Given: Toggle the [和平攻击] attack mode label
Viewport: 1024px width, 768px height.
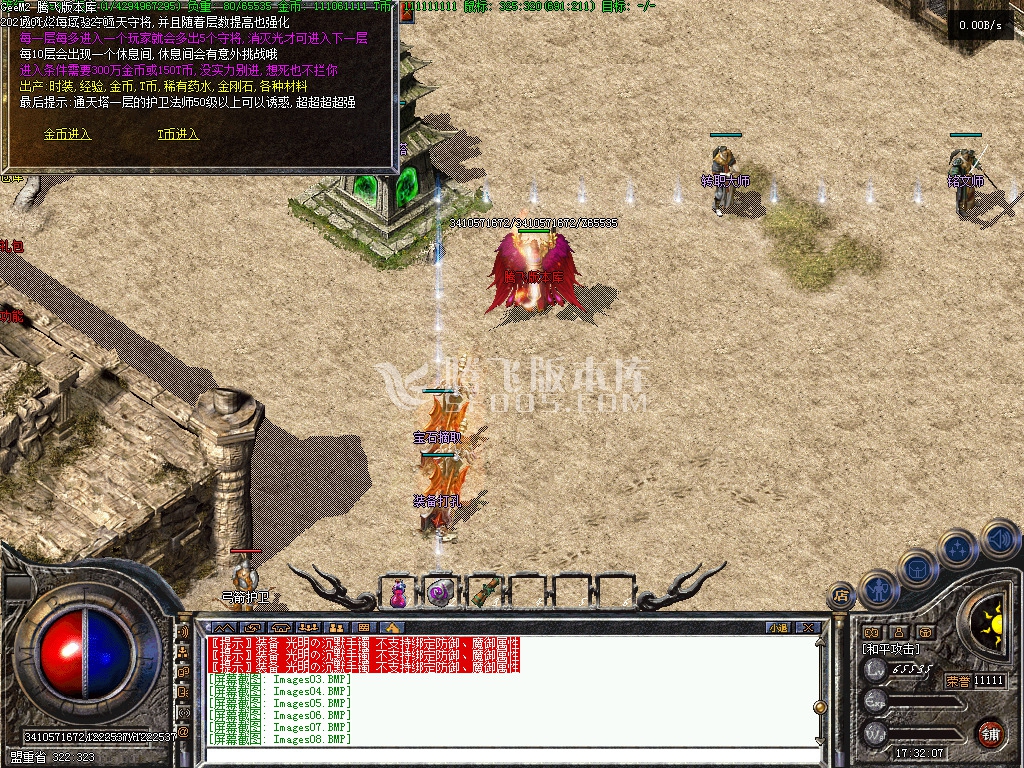Looking at the screenshot, I should [890, 649].
